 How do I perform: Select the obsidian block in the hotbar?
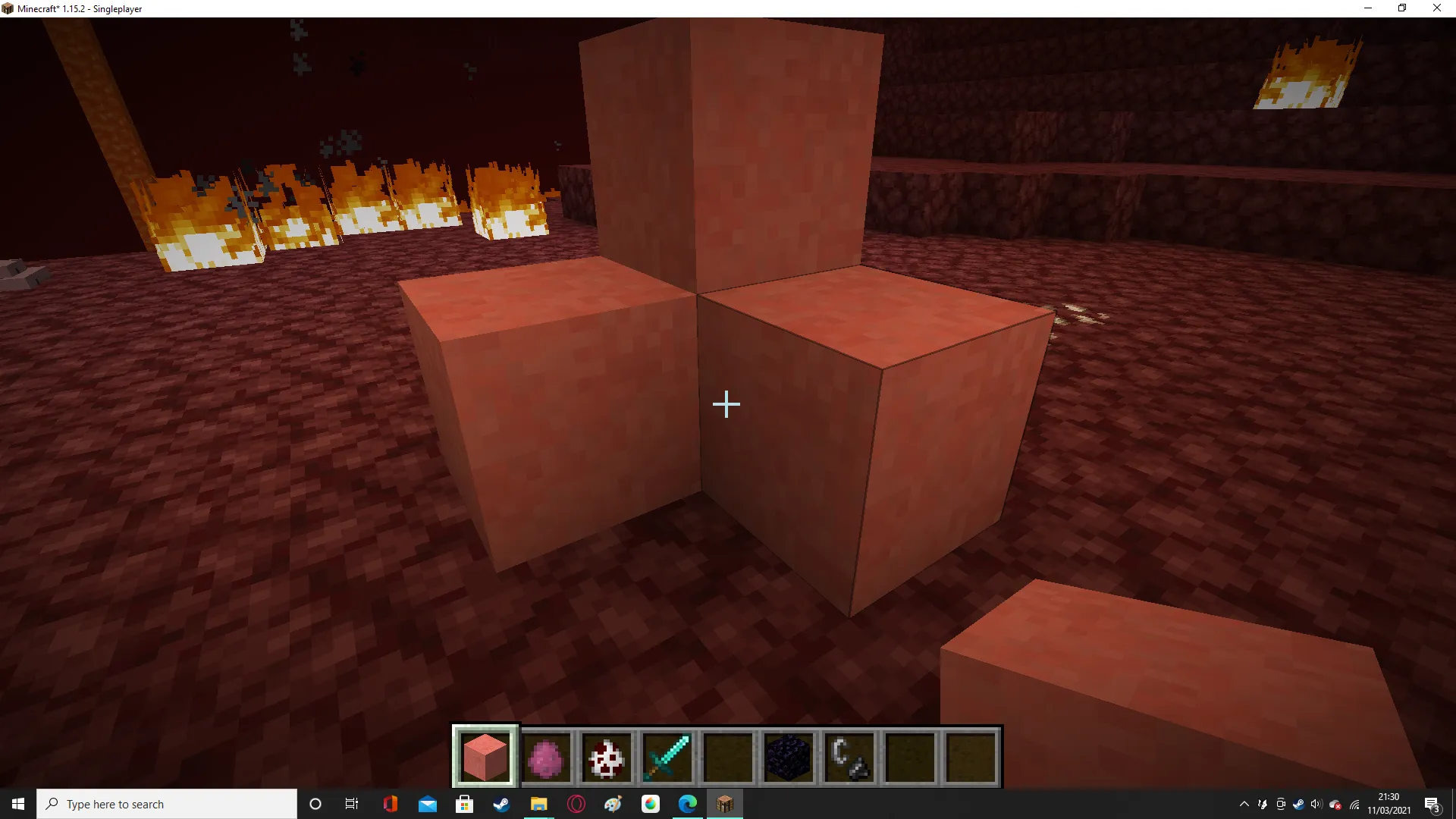tap(789, 756)
